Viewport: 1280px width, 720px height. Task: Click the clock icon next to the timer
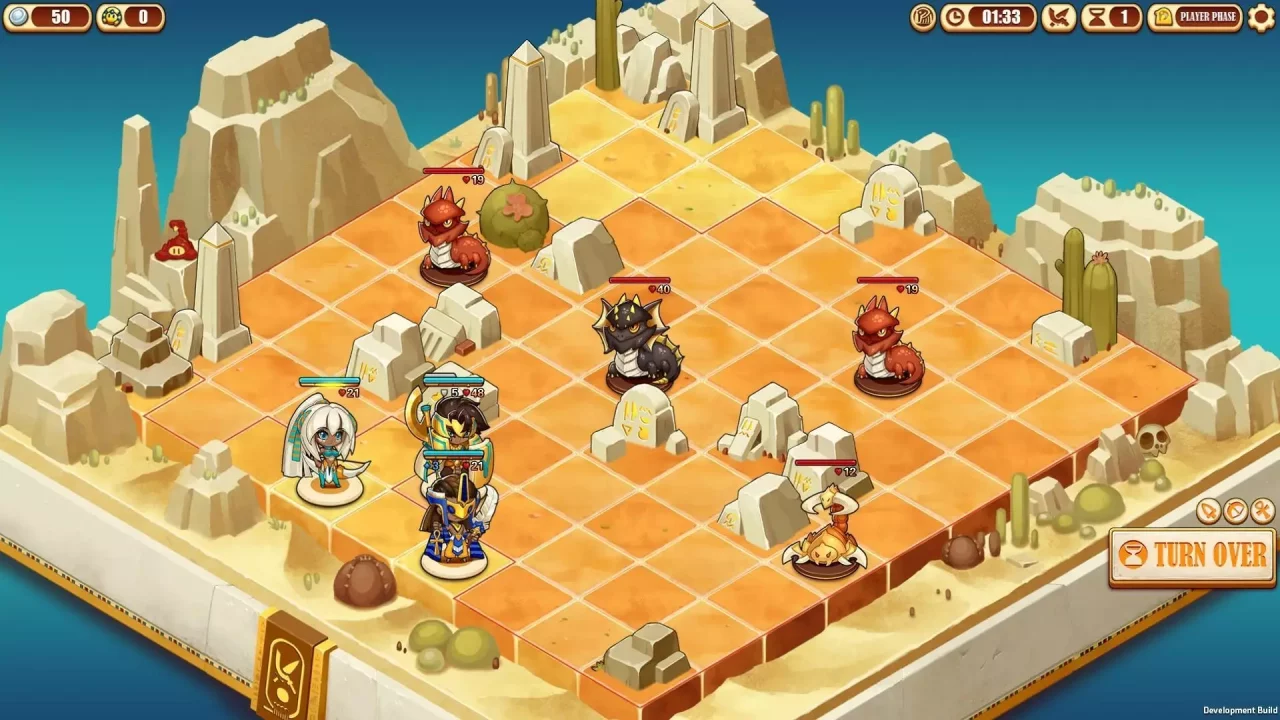pyautogui.click(x=956, y=17)
